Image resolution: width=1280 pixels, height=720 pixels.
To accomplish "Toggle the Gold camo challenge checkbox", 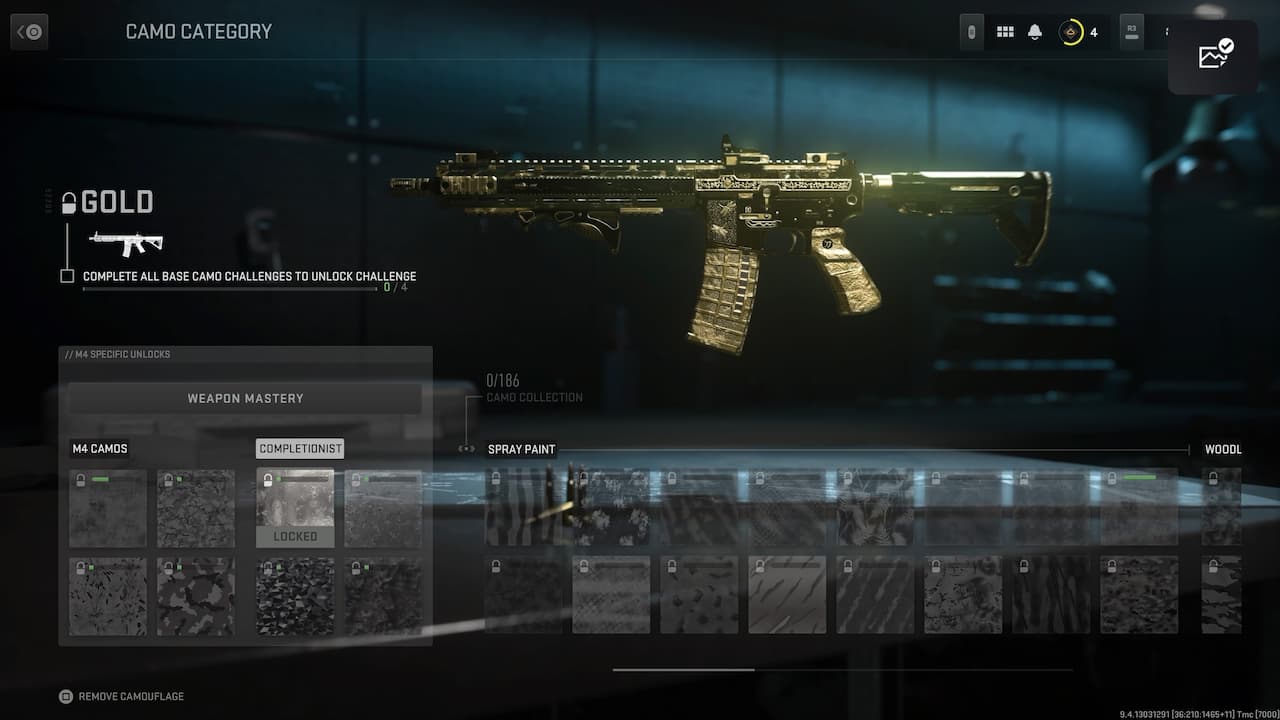I will click(x=67, y=276).
